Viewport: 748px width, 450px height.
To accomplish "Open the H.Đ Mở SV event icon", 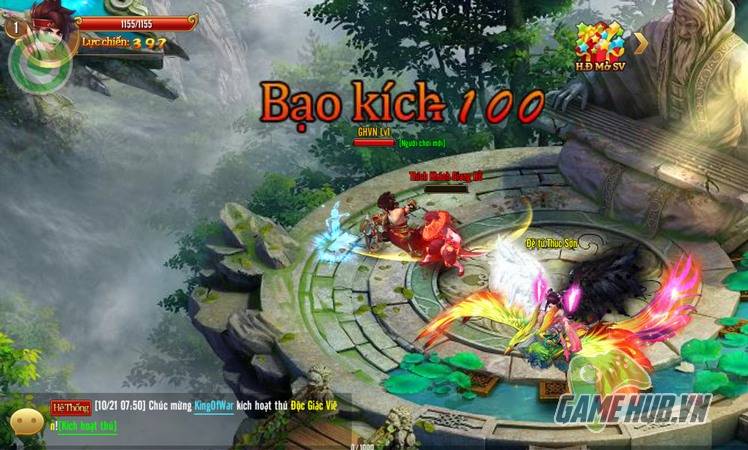I will 599,43.
